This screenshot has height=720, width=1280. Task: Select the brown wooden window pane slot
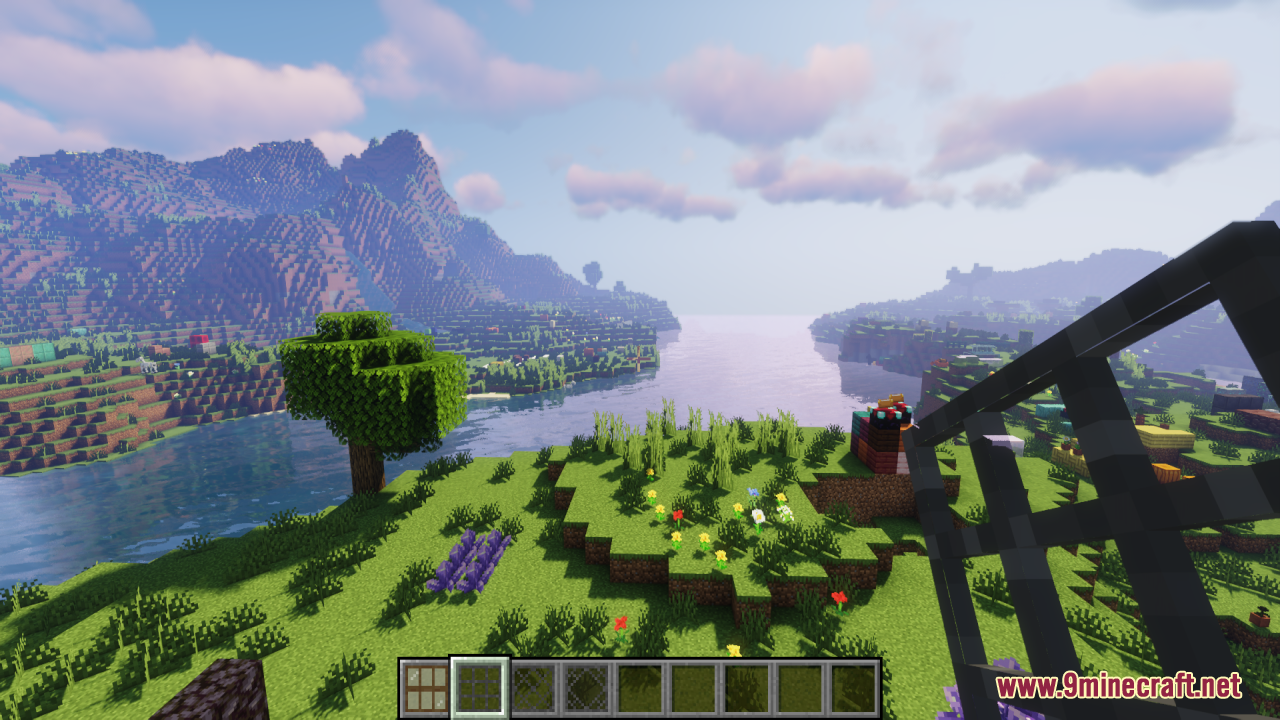pos(425,688)
